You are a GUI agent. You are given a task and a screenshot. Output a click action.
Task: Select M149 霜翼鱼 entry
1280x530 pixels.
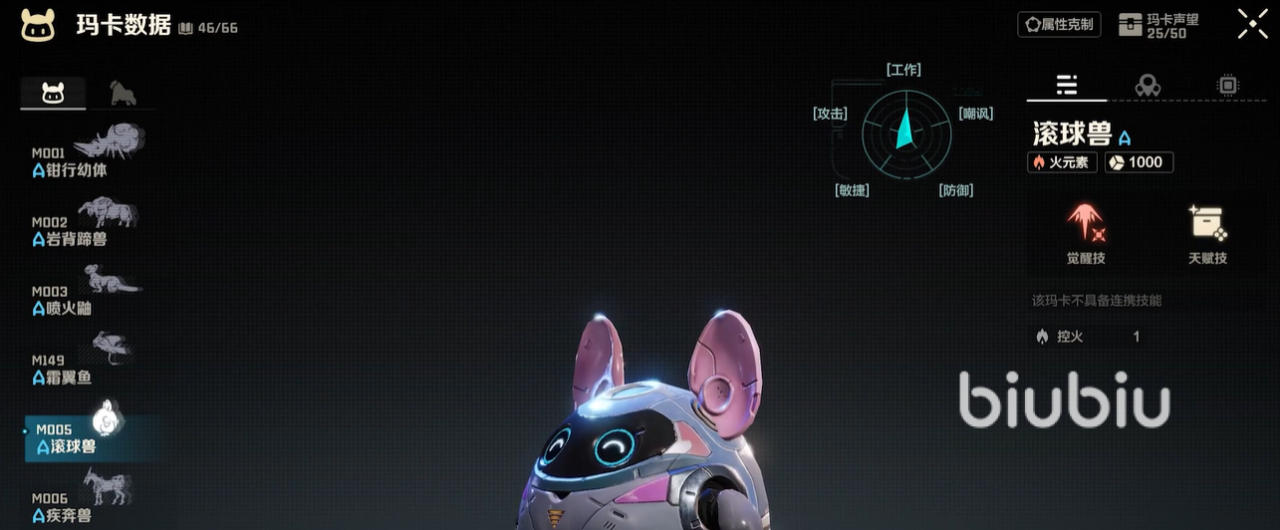[85, 366]
